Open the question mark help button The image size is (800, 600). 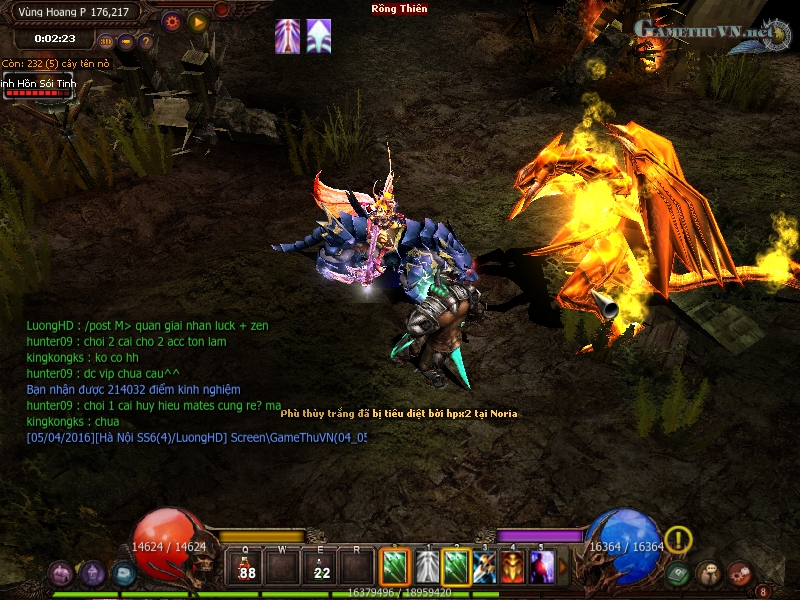146,42
